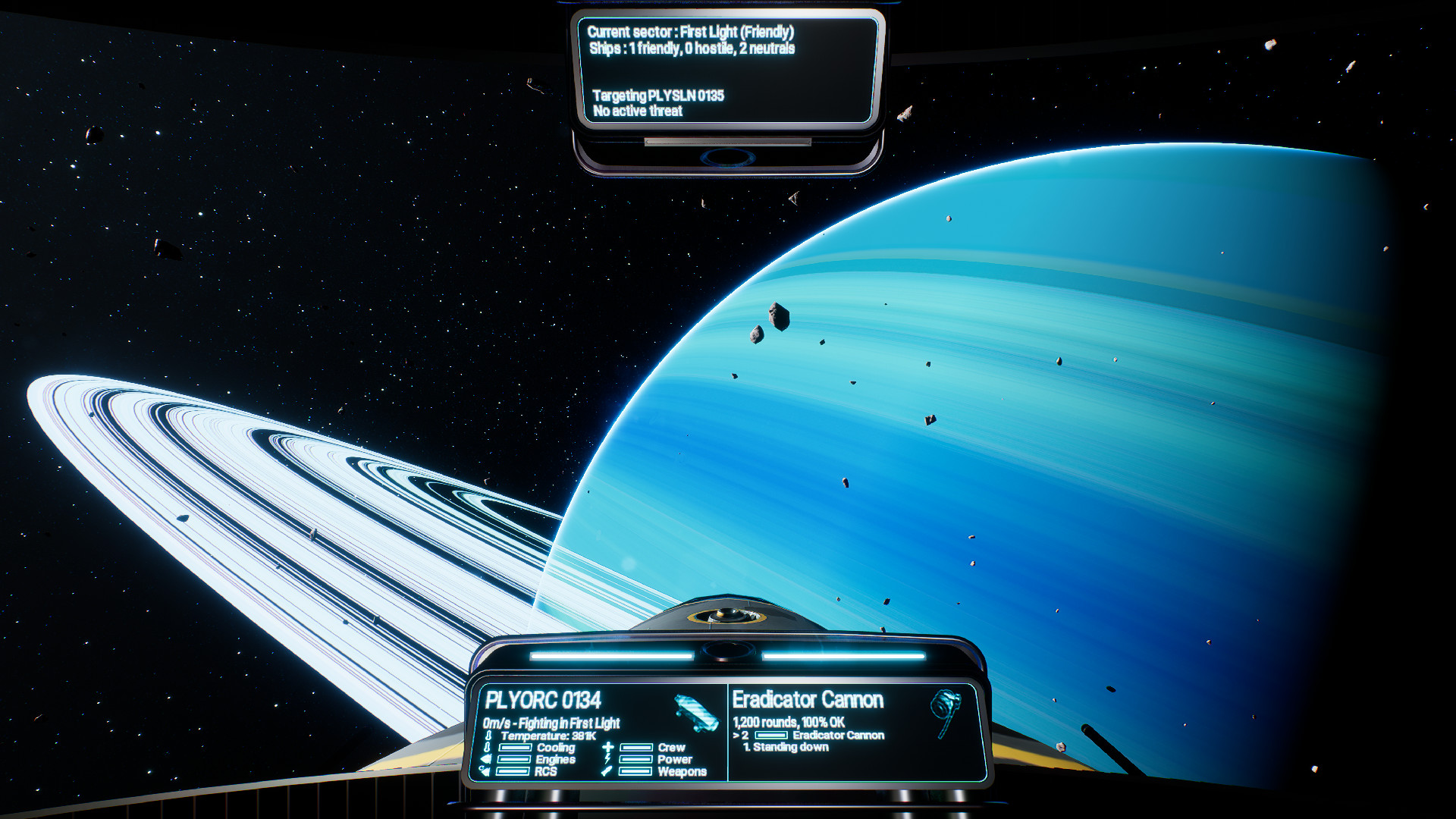This screenshot has height=819, width=1456.
Task: Click the 1,200 rounds ammo readout
Action: click(x=789, y=720)
